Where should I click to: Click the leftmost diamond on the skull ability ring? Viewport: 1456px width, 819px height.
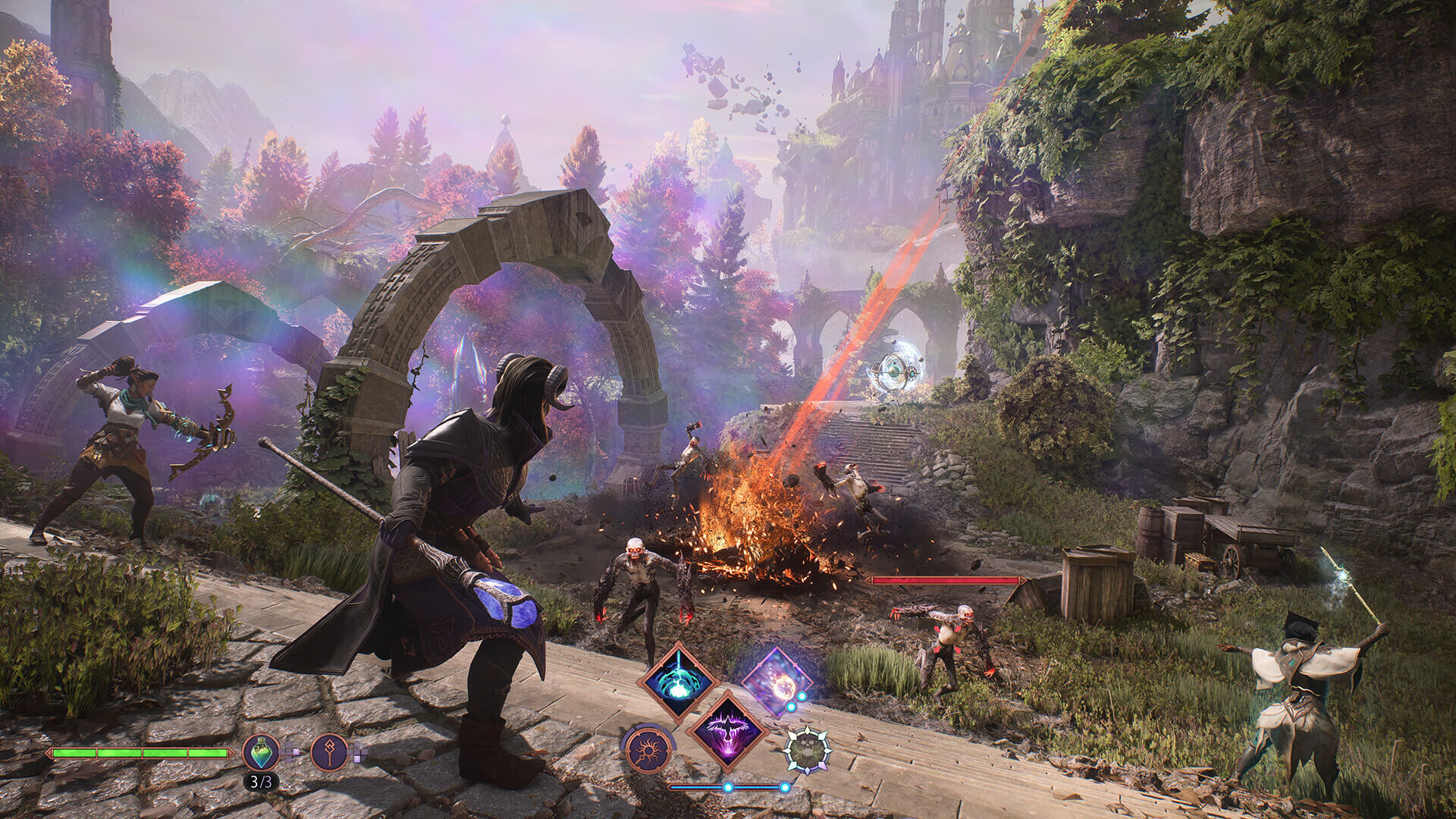787,751
